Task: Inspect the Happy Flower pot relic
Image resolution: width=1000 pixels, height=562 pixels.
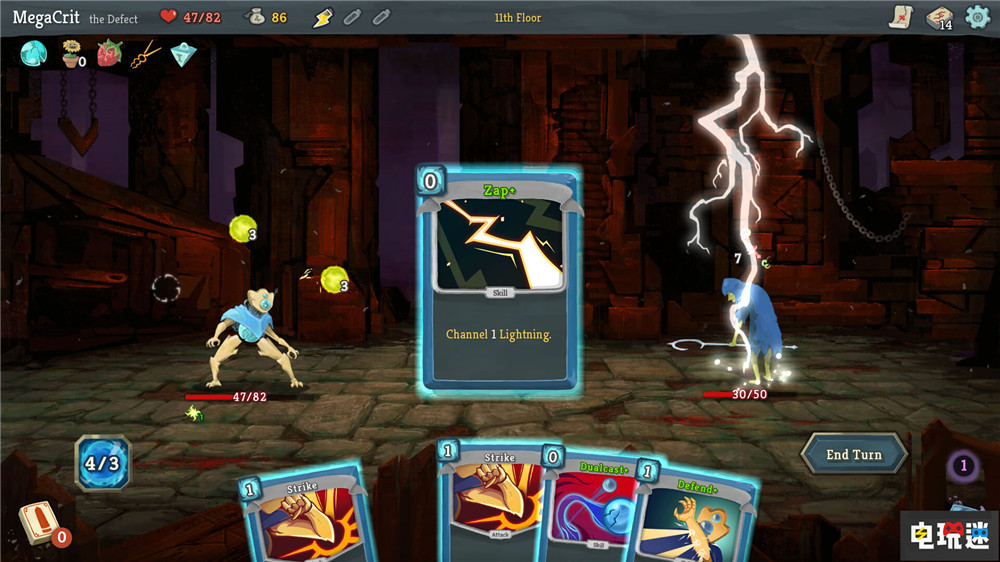Action: [x=71, y=53]
